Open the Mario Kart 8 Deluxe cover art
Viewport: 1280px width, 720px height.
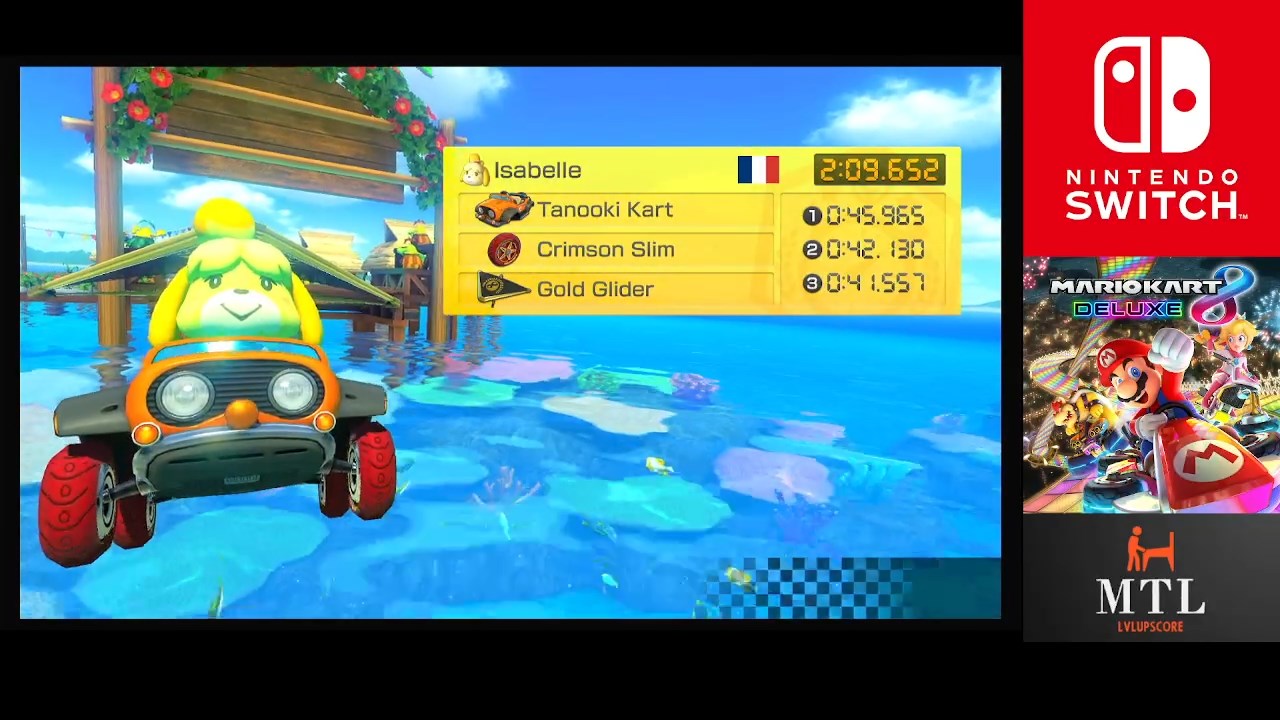click(x=1151, y=385)
